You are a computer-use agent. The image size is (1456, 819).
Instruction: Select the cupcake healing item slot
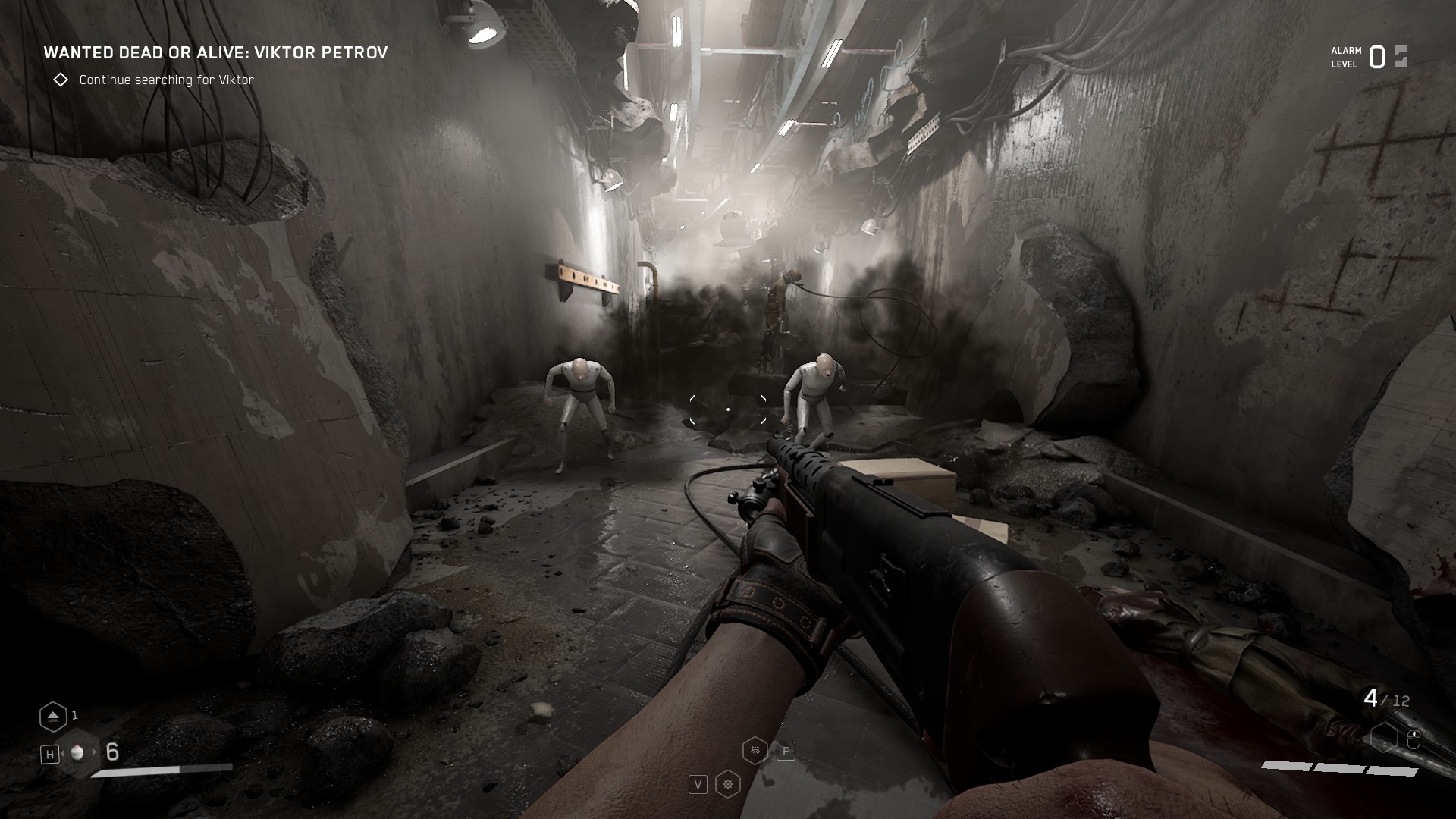[77, 752]
